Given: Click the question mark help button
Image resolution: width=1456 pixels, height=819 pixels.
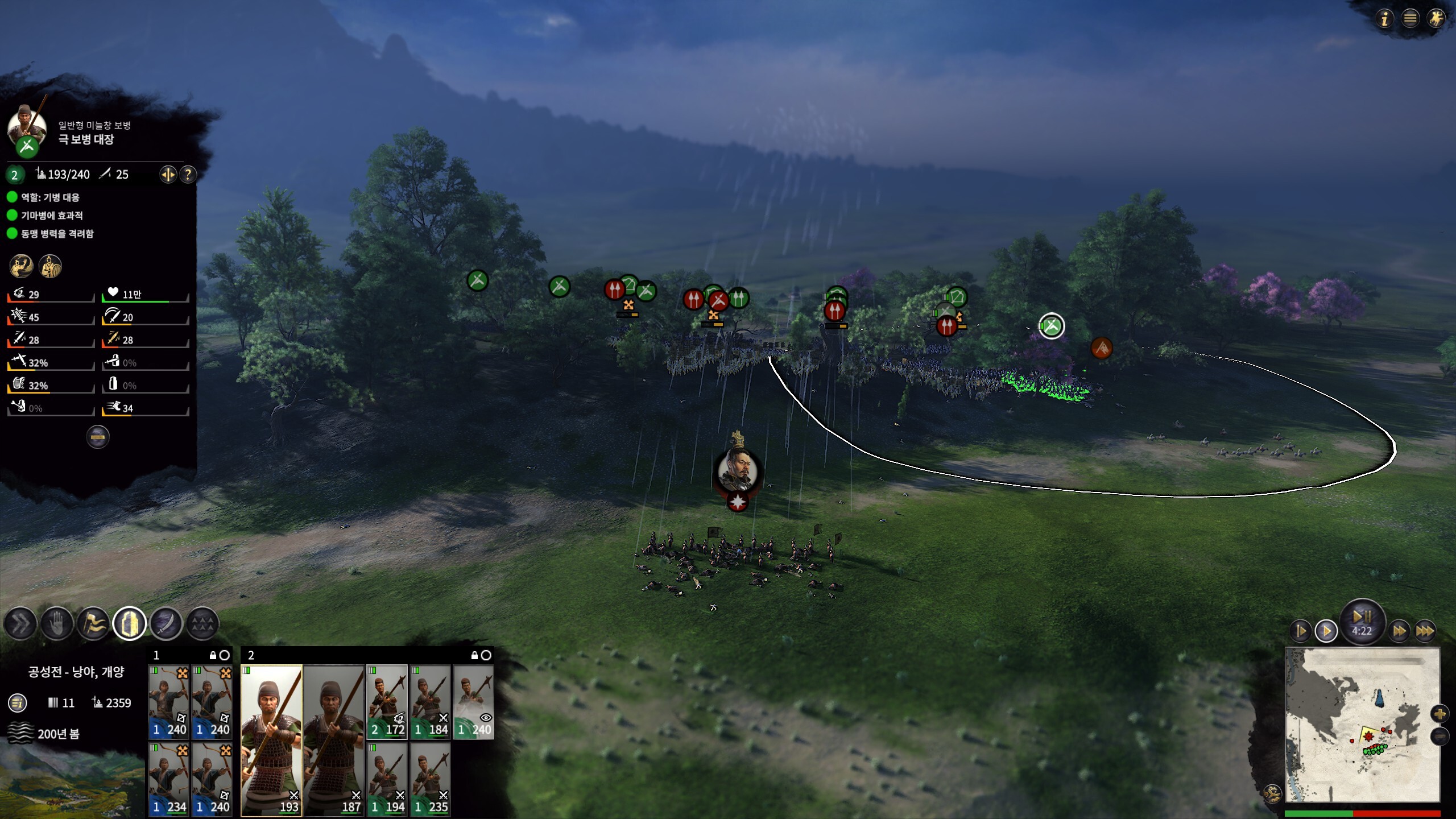Looking at the screenshot, I should click(x=188, y=175).
